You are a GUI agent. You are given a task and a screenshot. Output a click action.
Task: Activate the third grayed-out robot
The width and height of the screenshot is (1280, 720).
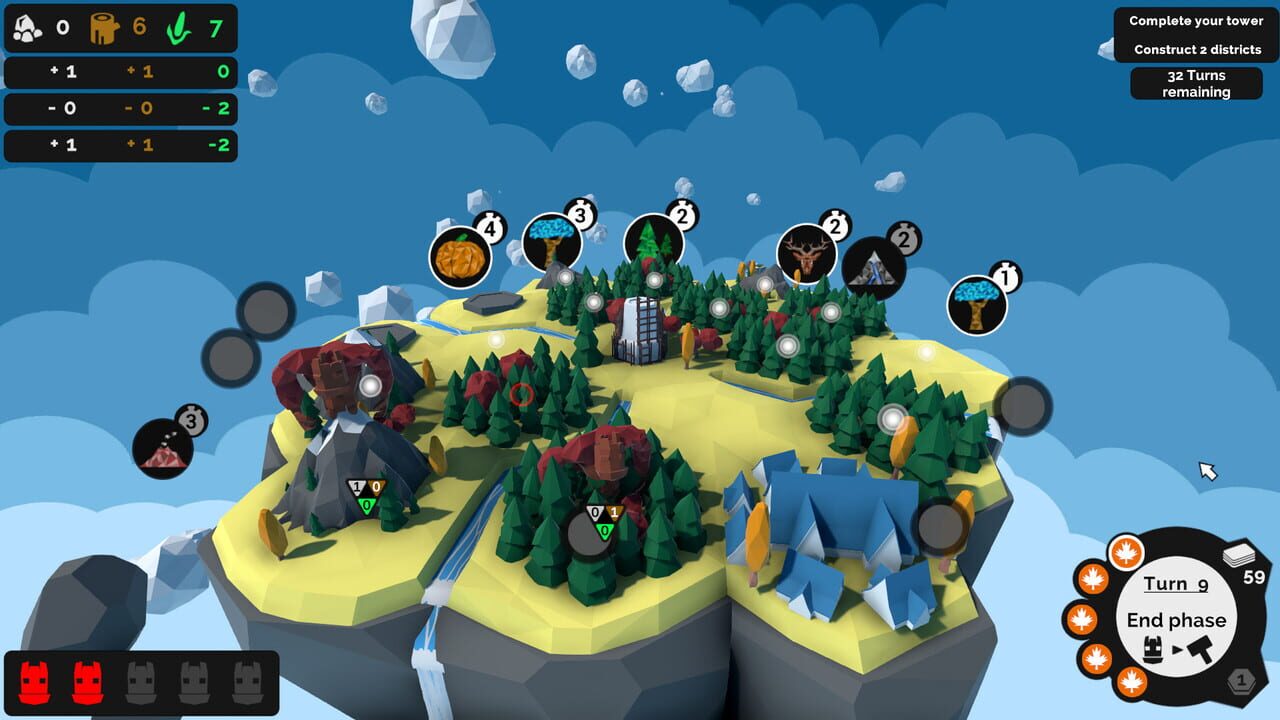tap(140, 680)
